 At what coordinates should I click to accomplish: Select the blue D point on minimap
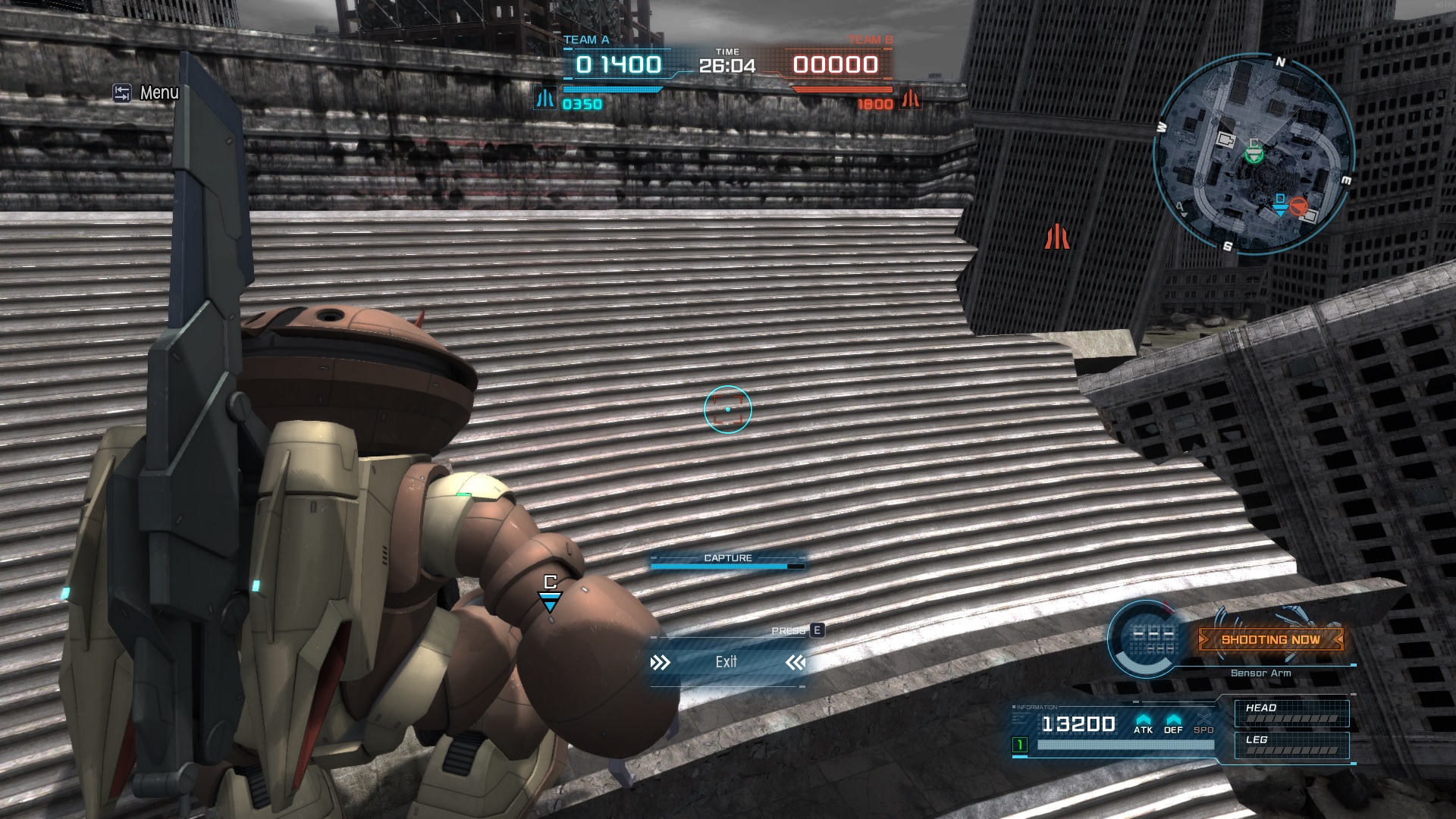click(x=1280, y=205)
